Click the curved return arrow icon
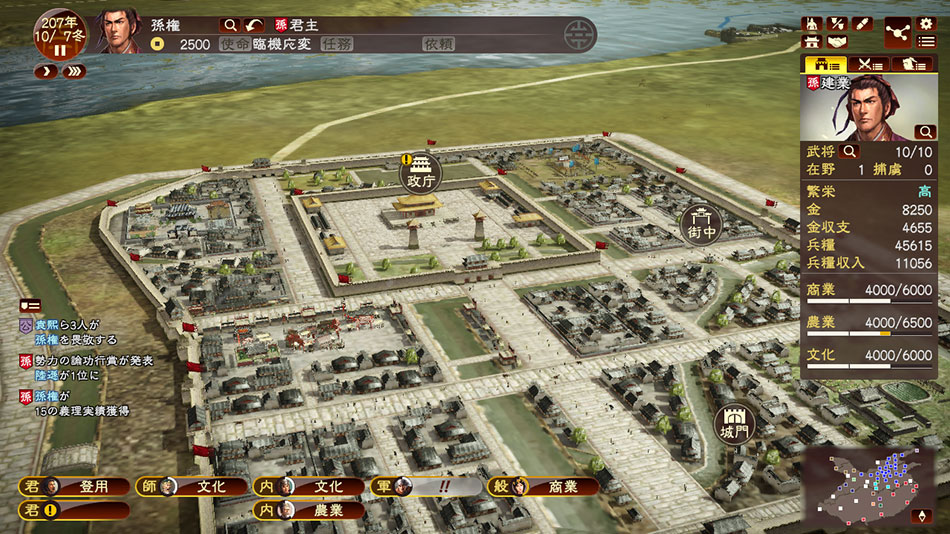The height and width of the screenshot is (534, 950). click(x=256, y=25)
